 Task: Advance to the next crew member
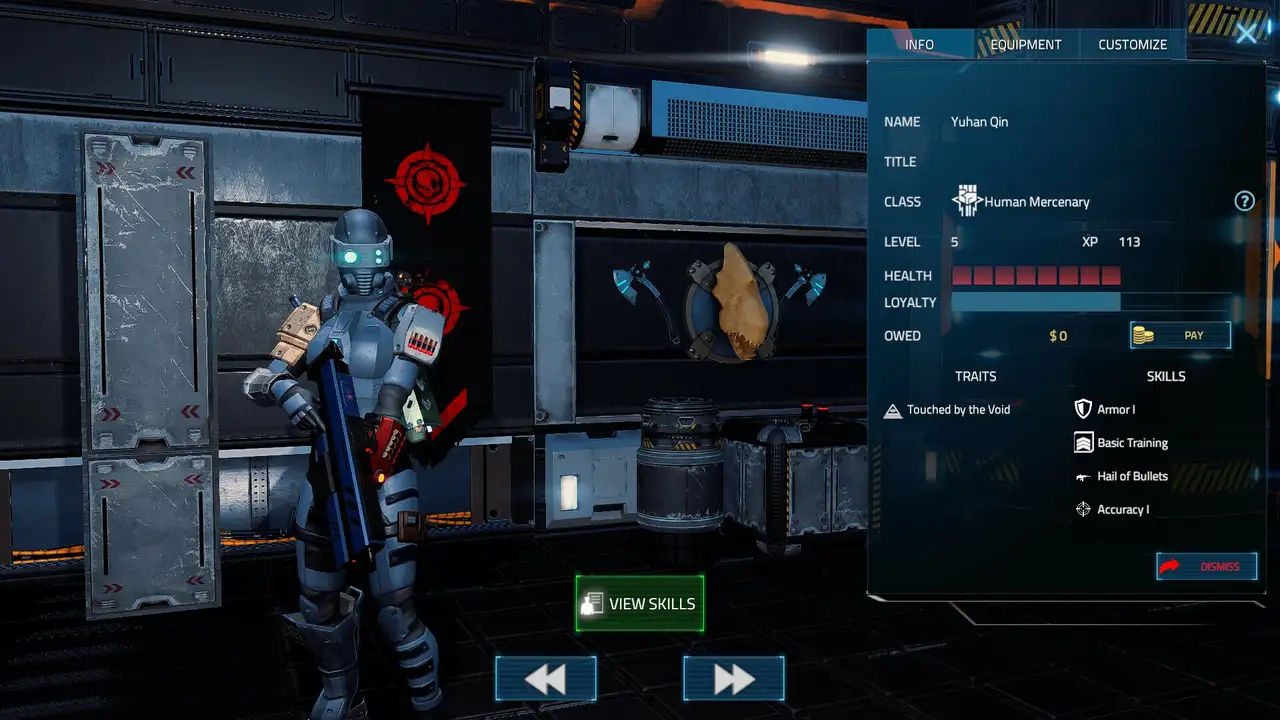click(x=733, y=679)
